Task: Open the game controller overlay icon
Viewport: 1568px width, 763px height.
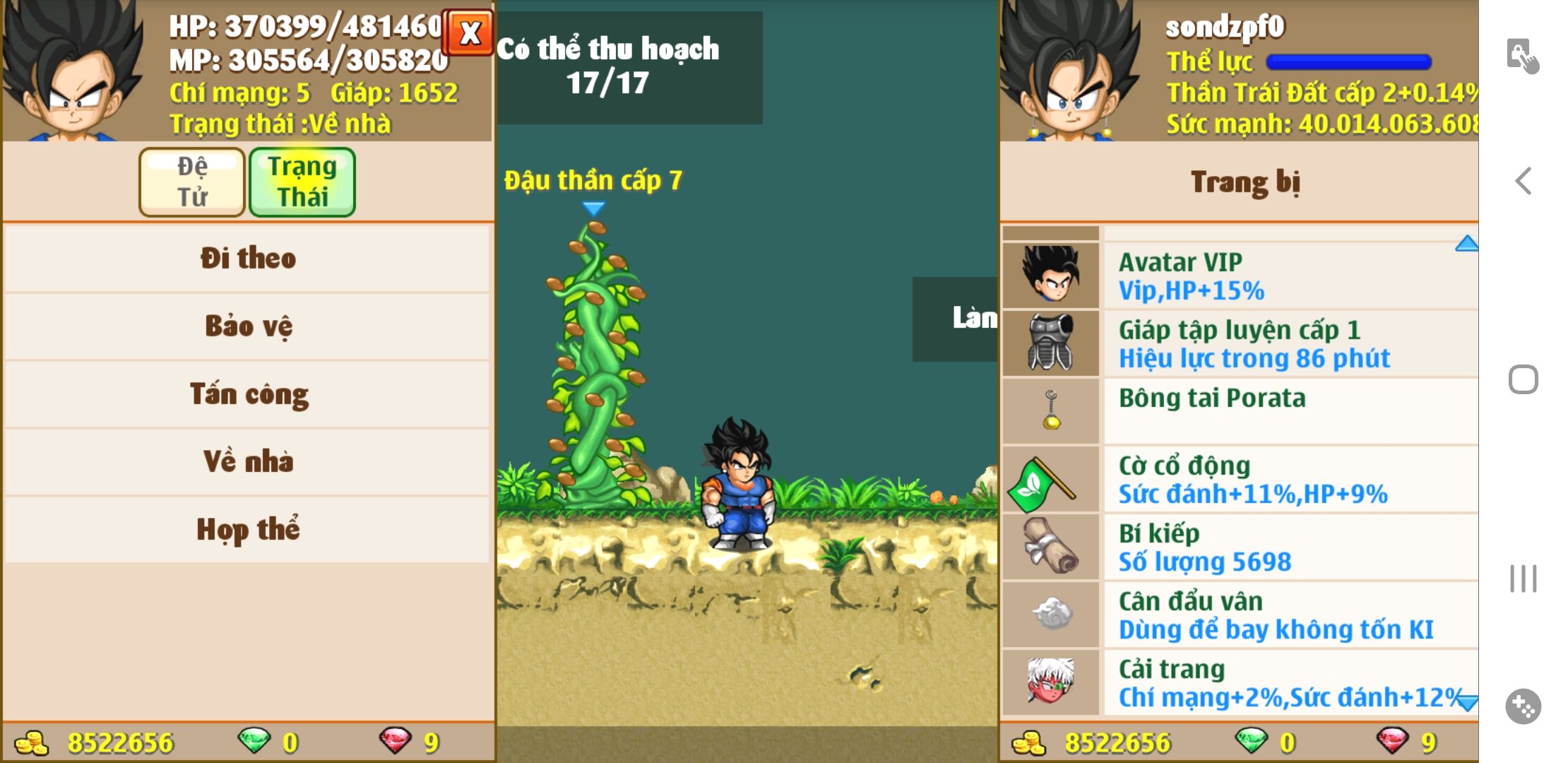Action: 1524,706
